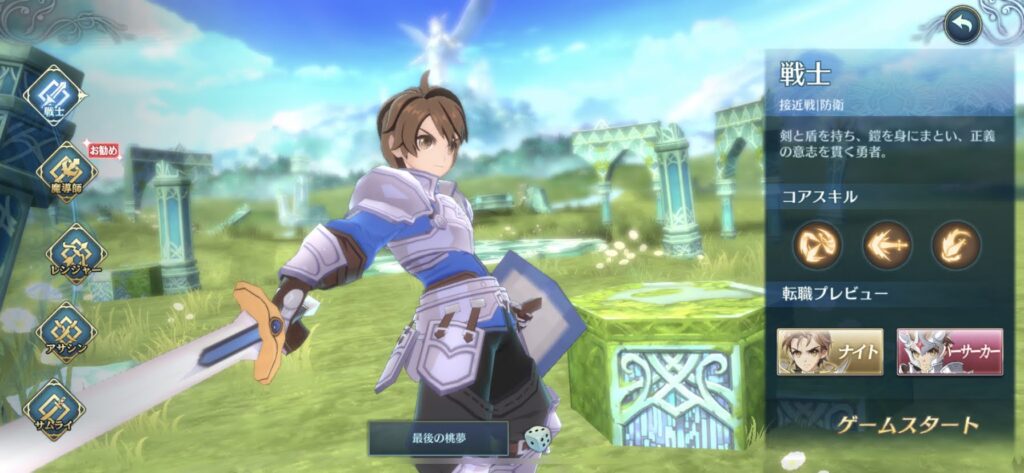Click the character name field 最後の桃夢
Screen dimensions: 1024x473
[x=438, y=438]
